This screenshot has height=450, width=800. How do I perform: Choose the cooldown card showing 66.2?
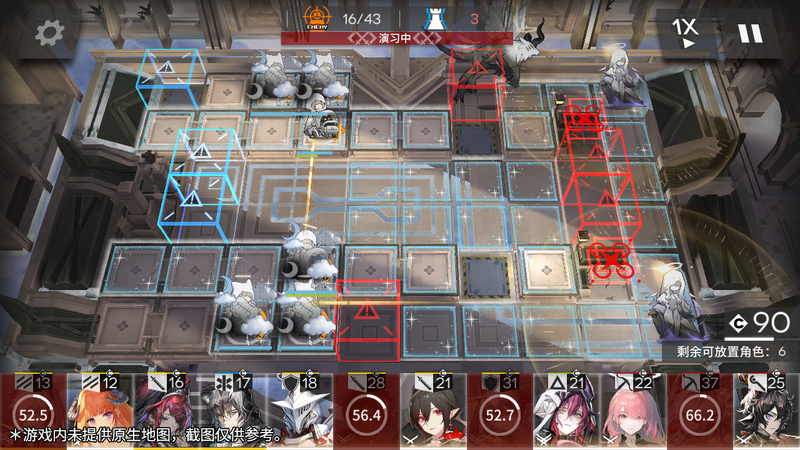tap(700, 411)
